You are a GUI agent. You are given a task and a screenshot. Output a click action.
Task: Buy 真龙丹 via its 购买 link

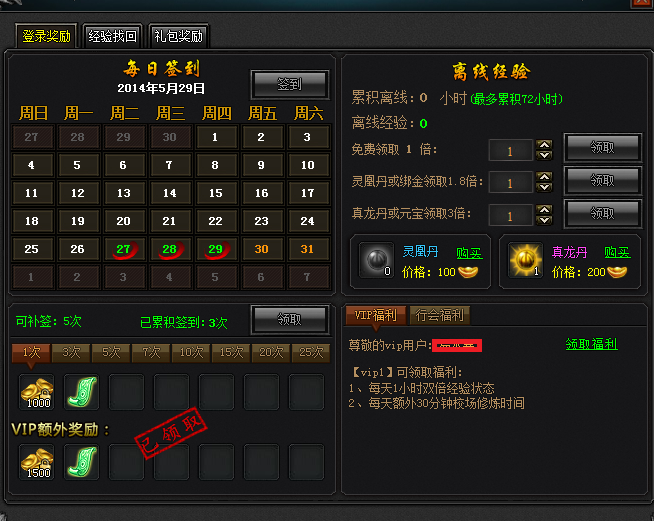point(617,253)
